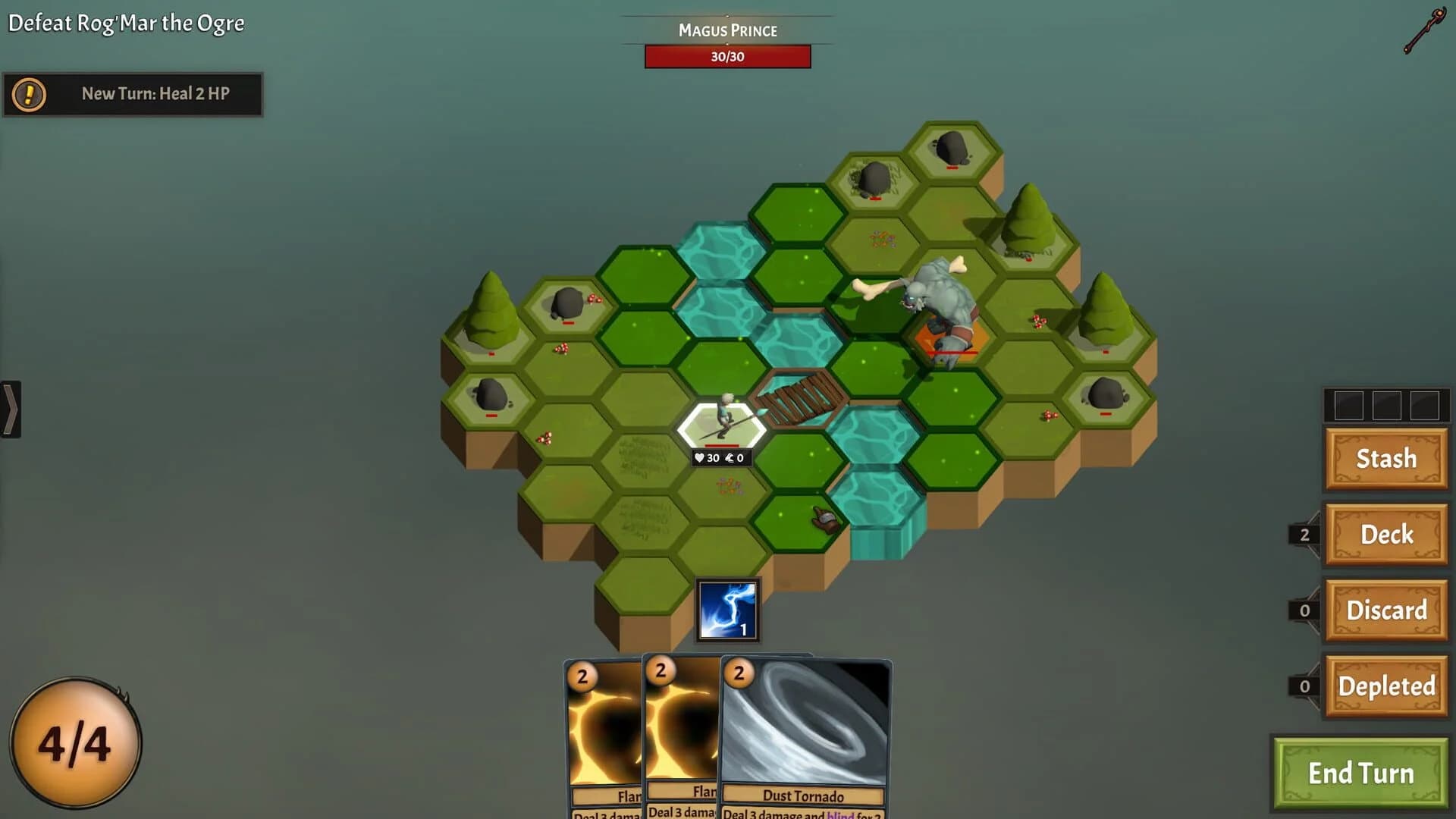Open the Depleted cards list
Viewport: 1456px width, 819px height.
click(x=1385, y=685)
